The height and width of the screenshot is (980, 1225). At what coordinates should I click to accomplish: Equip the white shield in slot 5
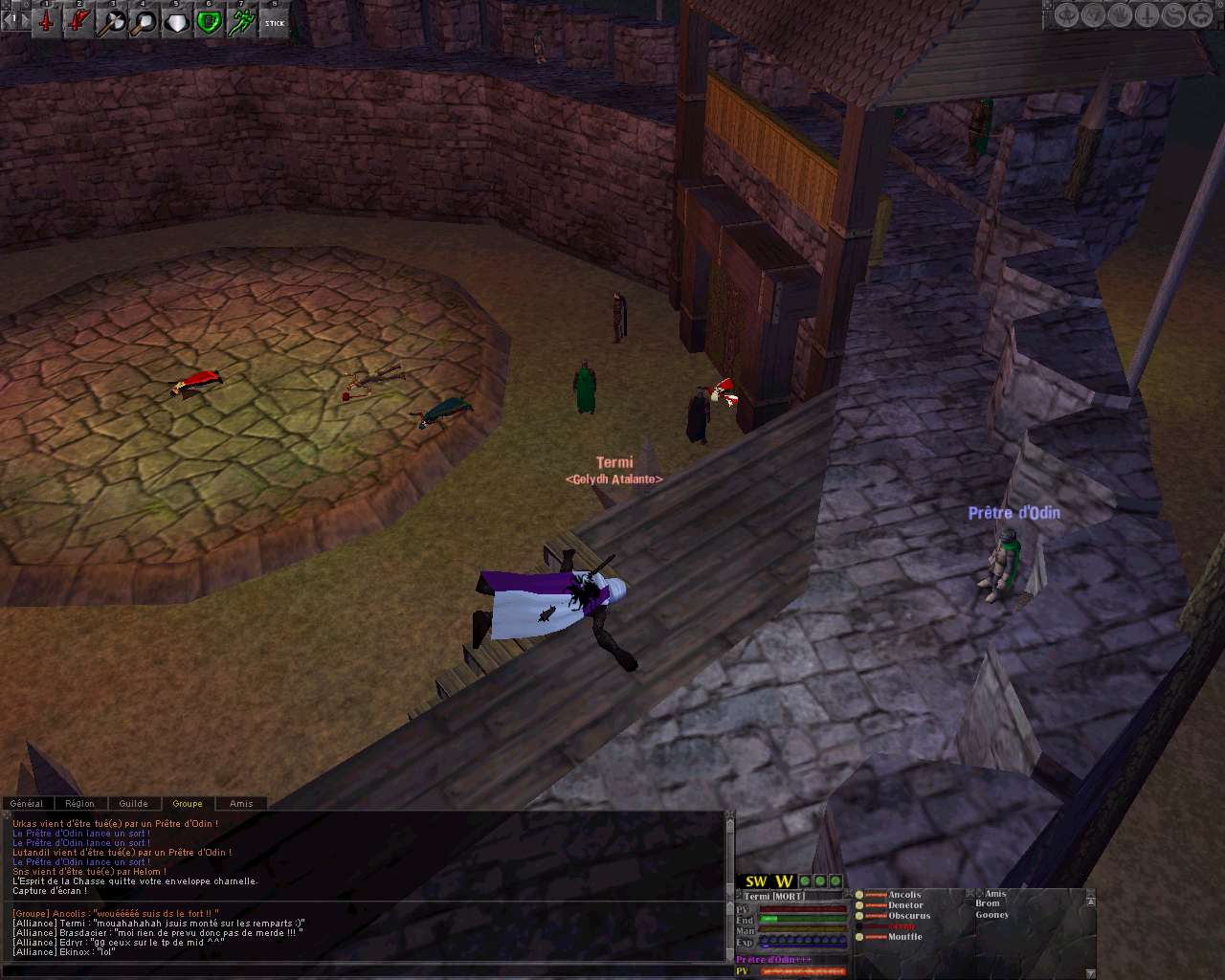(177, 21)
